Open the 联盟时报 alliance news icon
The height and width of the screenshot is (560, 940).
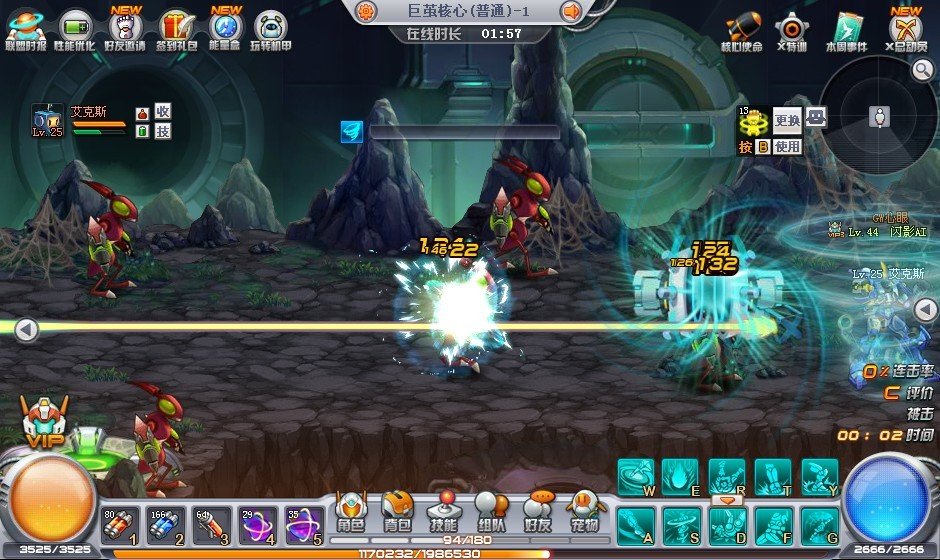point(26,28)
